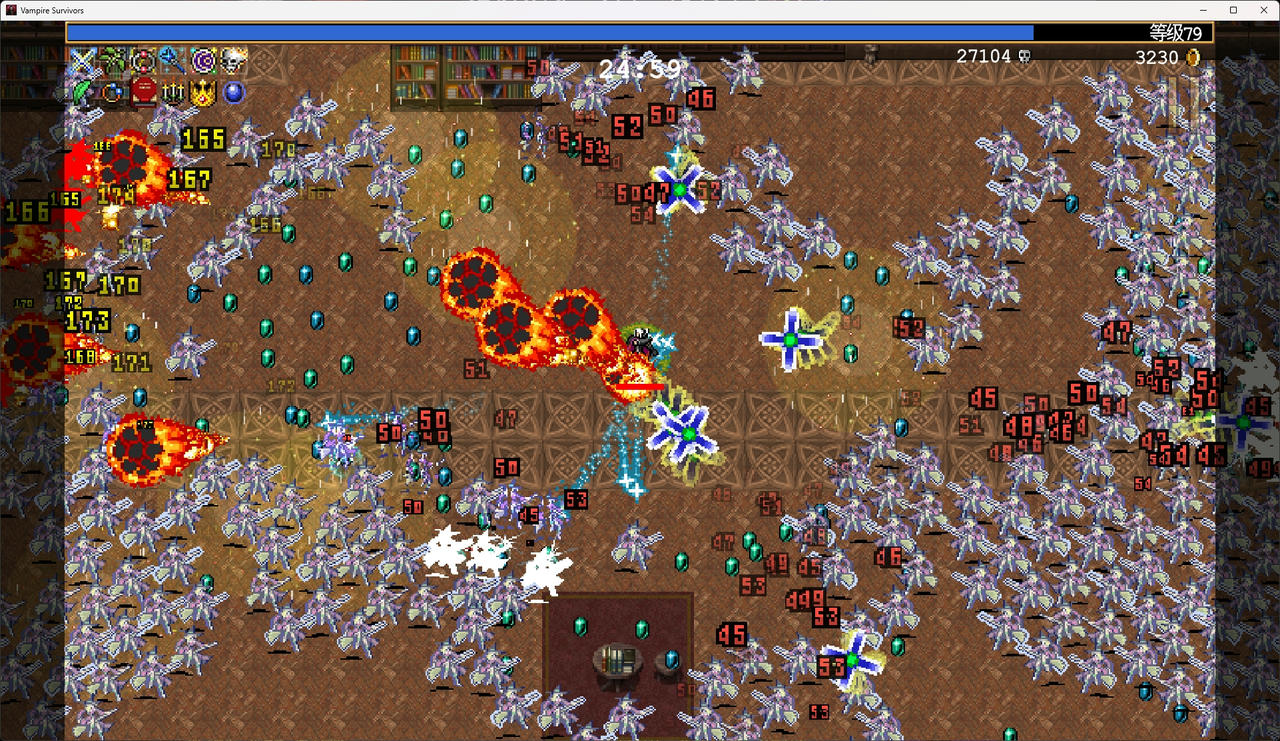Image resolution: width=1280 pixels, height=741 pixels.
Task: Click the green leafy plant weapon icon
Action: tap(112, 61)
